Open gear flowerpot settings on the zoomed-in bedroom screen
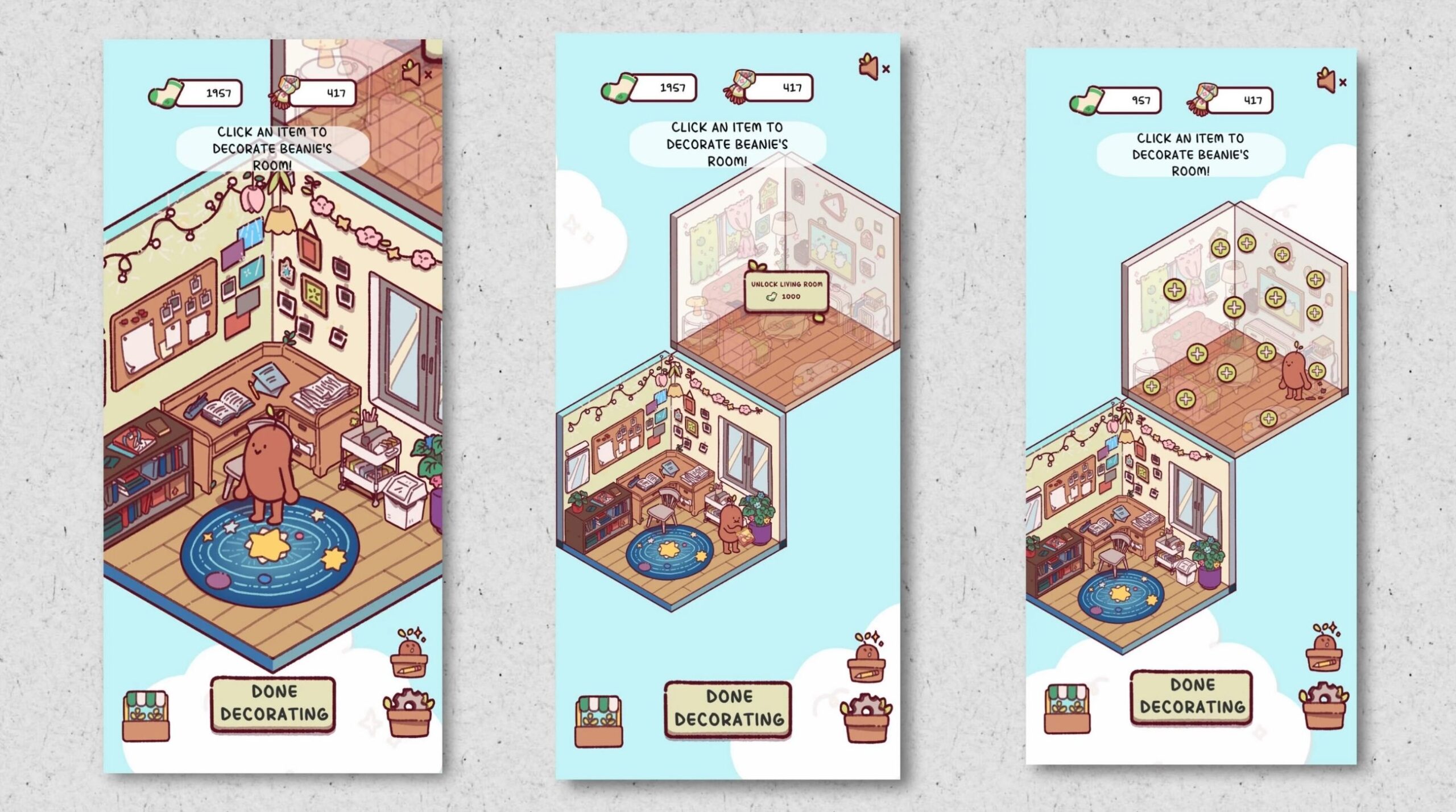Image resolution: width=1456 pixels, height=812 pixels. tap(409, 712)
